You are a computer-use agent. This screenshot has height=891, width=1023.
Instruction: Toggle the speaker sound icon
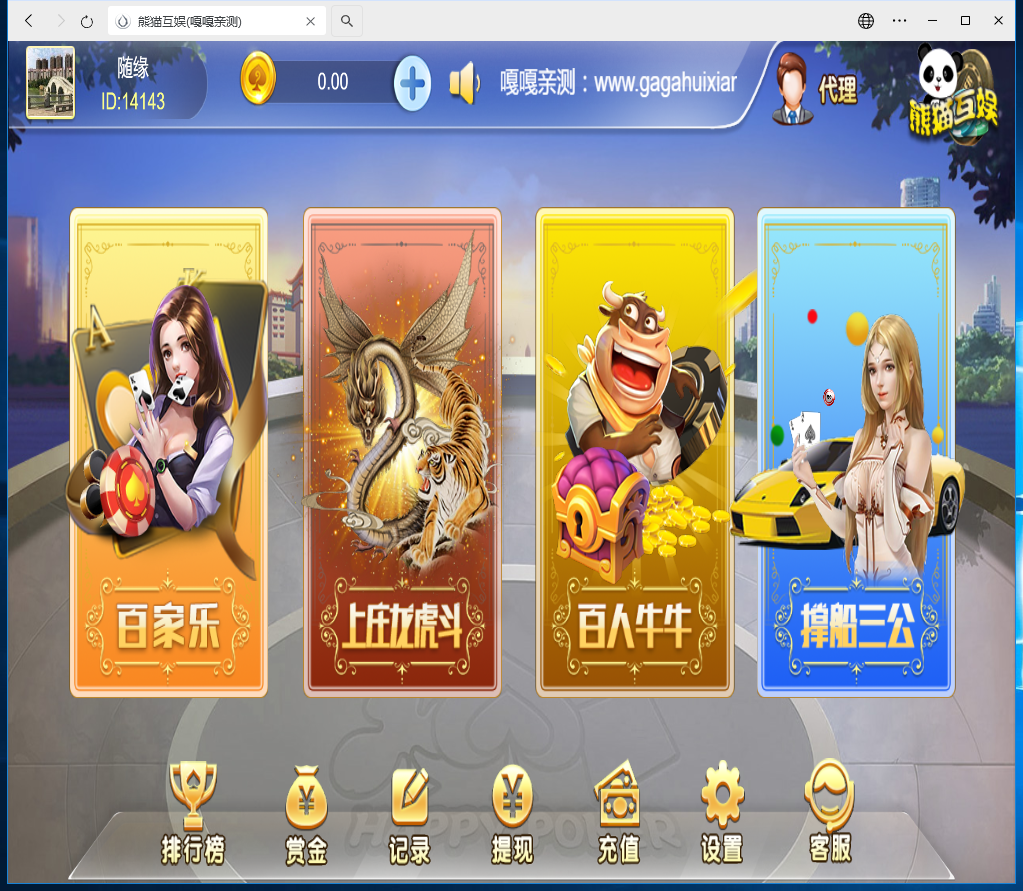click(x=465, y=83)
